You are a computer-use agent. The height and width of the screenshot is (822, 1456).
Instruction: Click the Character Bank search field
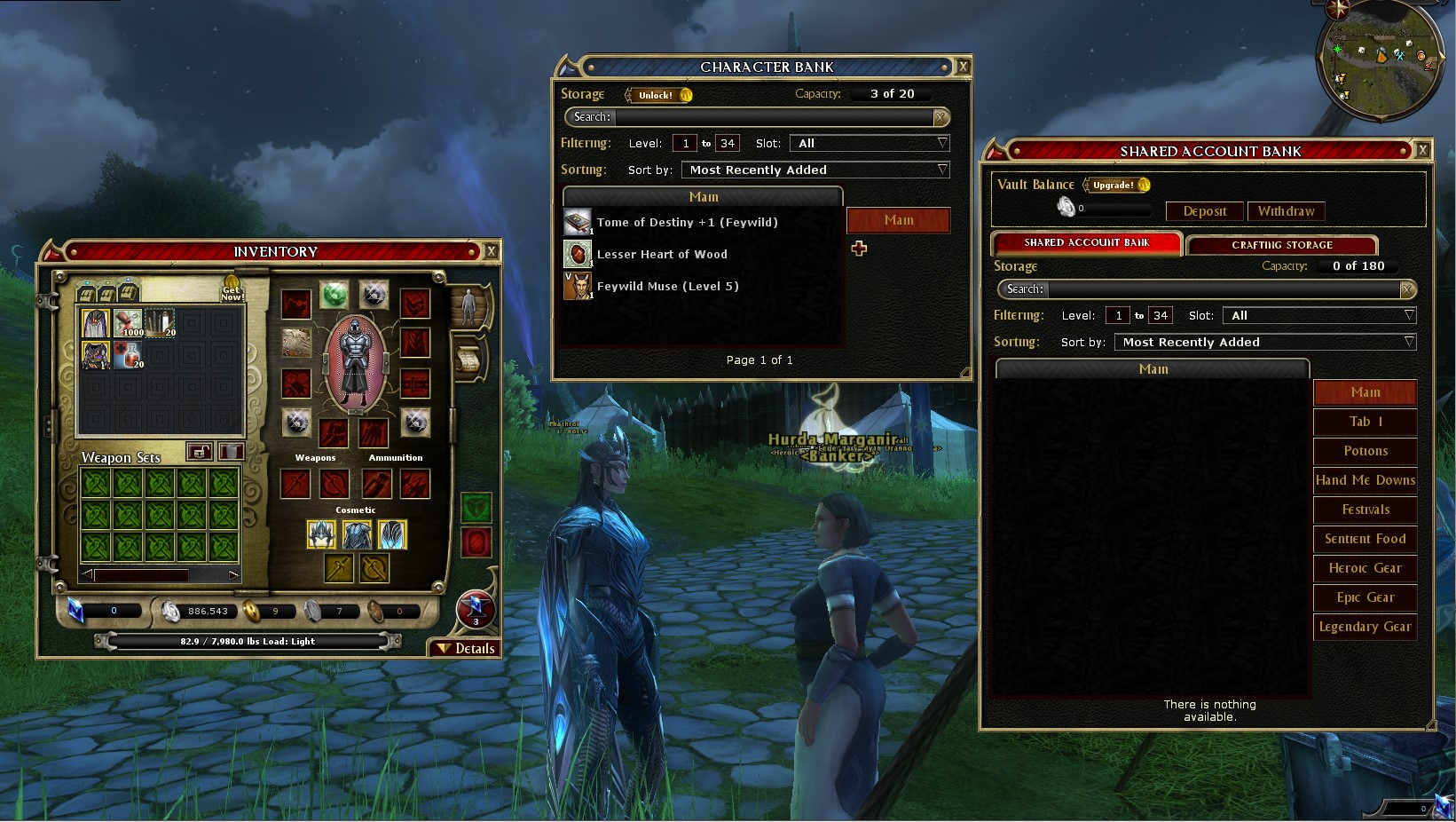(x=772, y=117)
